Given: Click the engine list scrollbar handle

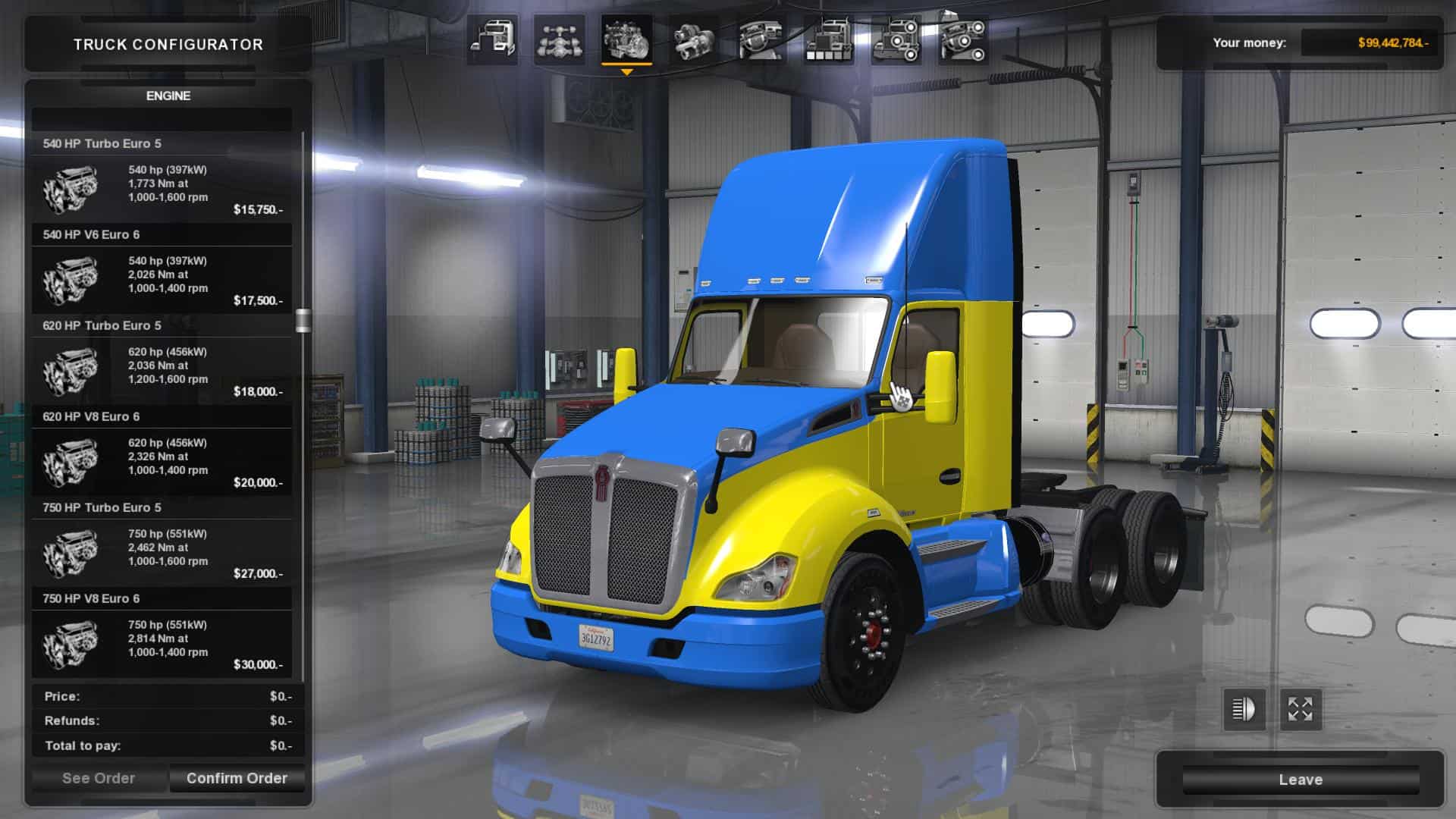Looking at the screenshot, I should 303,321.
